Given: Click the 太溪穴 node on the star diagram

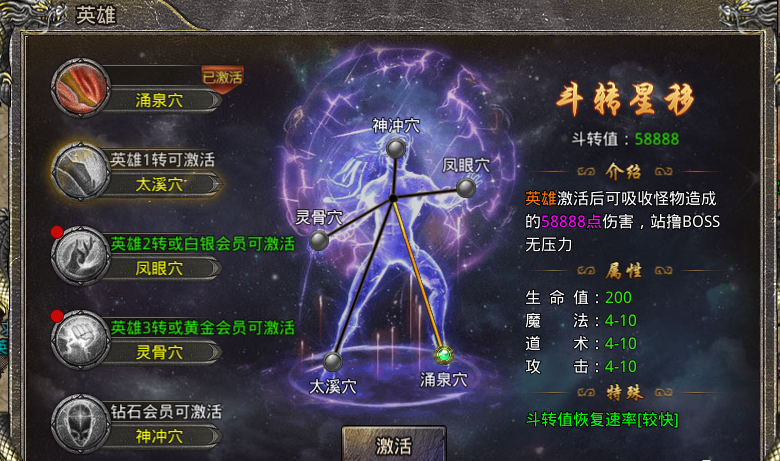Looking at the screenshot, I should (x=332, y=361).
